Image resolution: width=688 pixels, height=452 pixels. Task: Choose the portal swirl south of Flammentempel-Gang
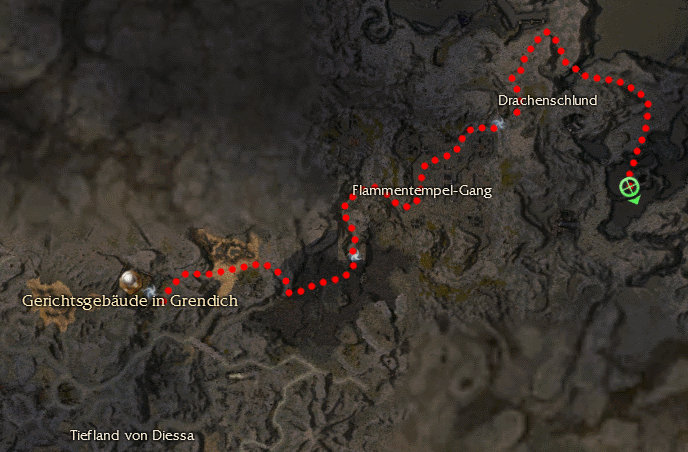click(x=355, y=255)
